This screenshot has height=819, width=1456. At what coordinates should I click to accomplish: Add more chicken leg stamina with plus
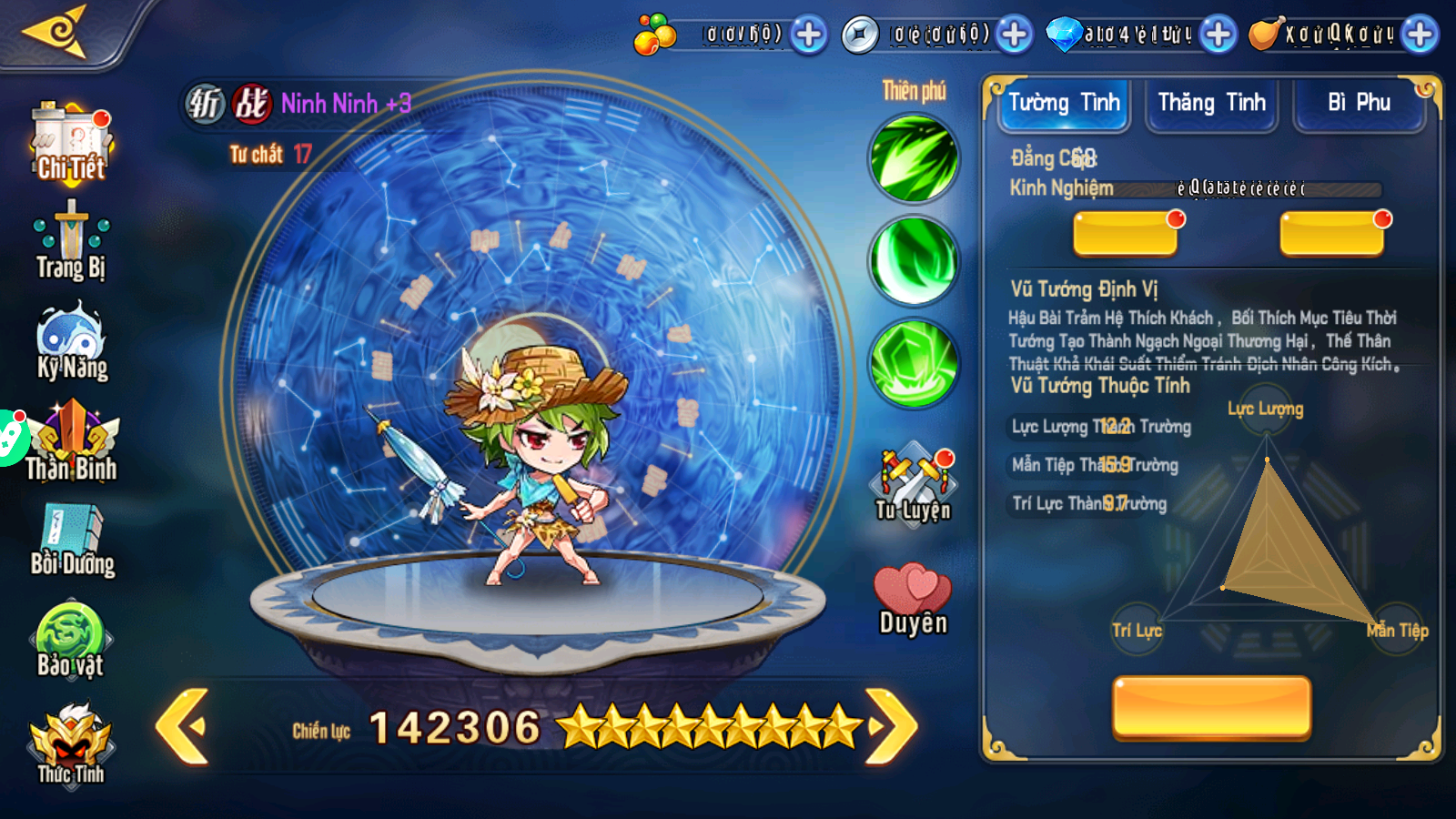(x=1420, y=35)
